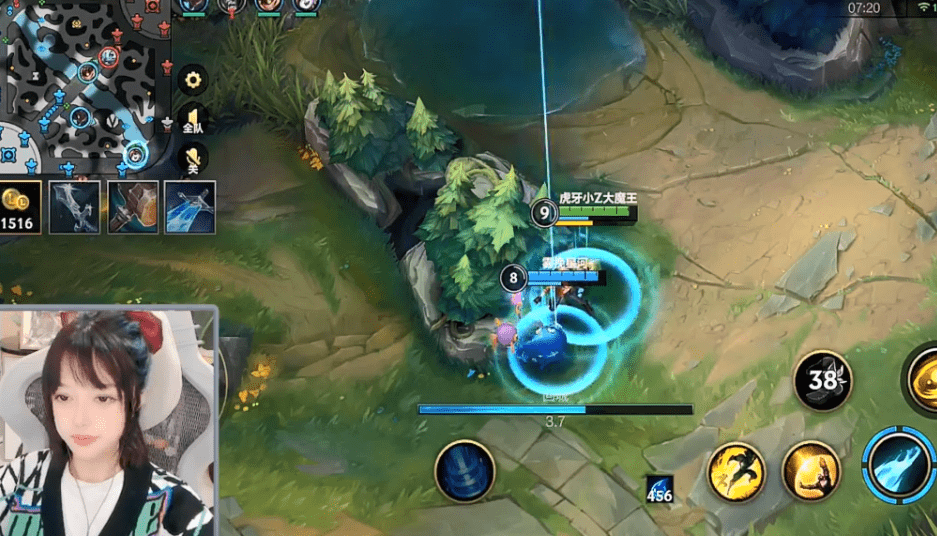Image resolution: width=937 pixels, height=536 pixels.
Task: Open the shop via the gold coins
Action: click(x=20, y=206)
